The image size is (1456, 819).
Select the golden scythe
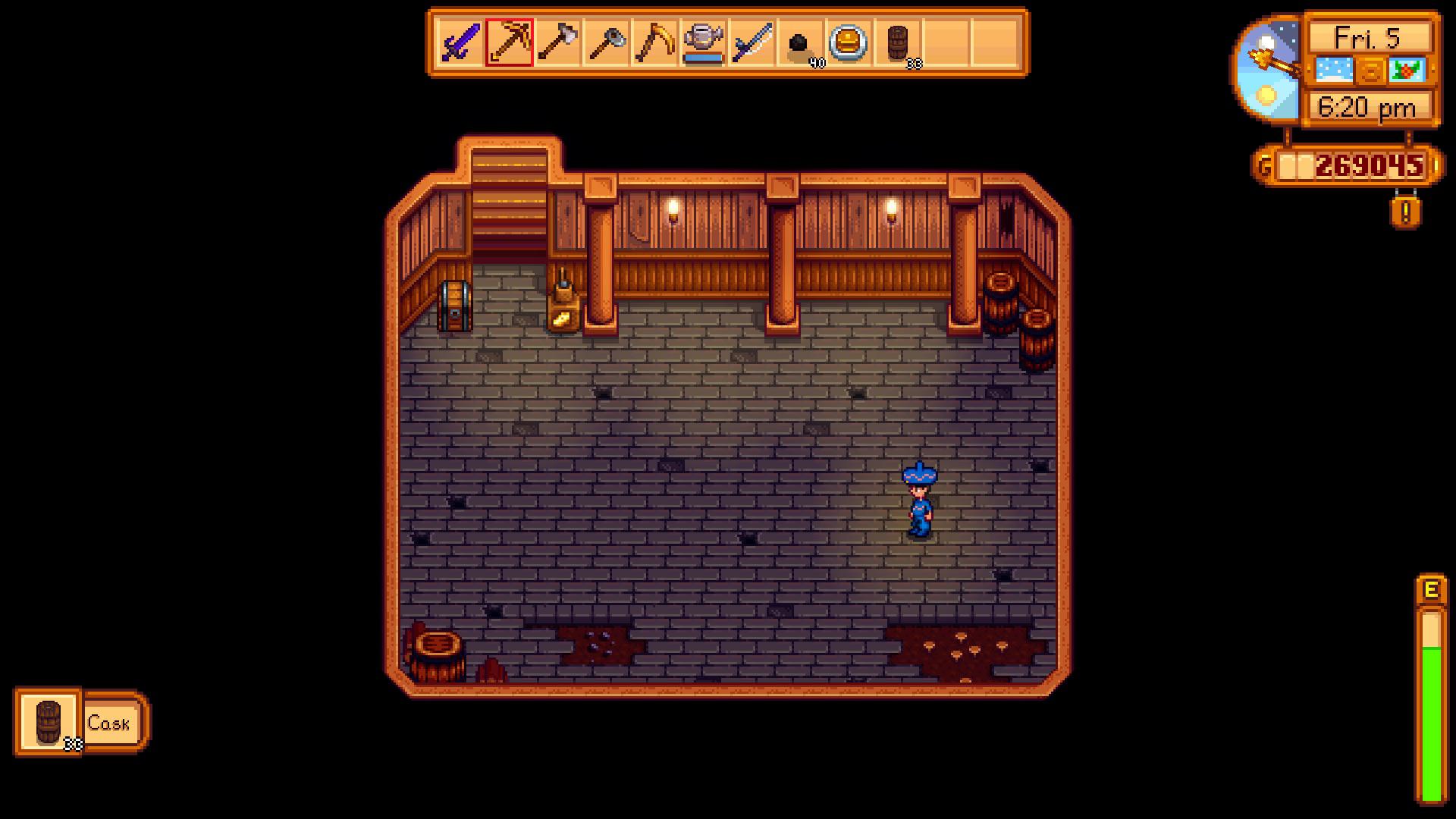click(x=657, y=42)
